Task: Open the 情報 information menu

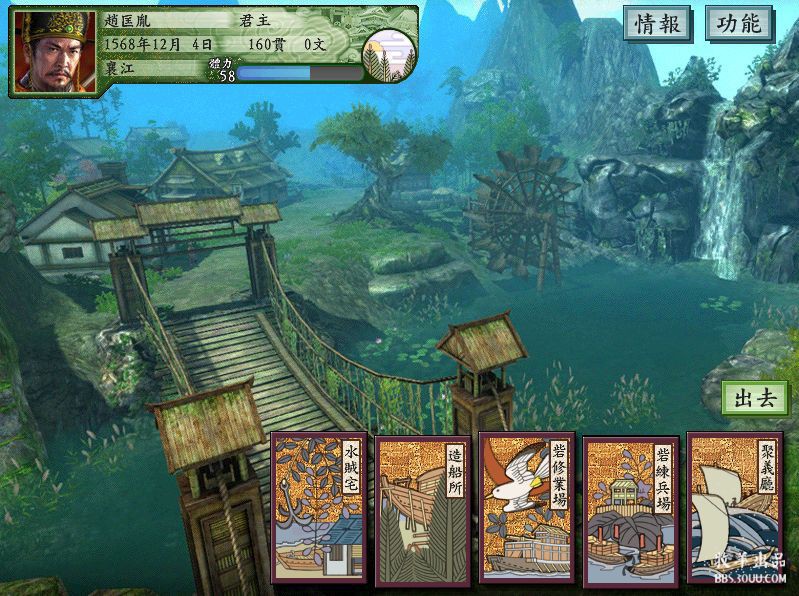Action: tap(659, 24)
